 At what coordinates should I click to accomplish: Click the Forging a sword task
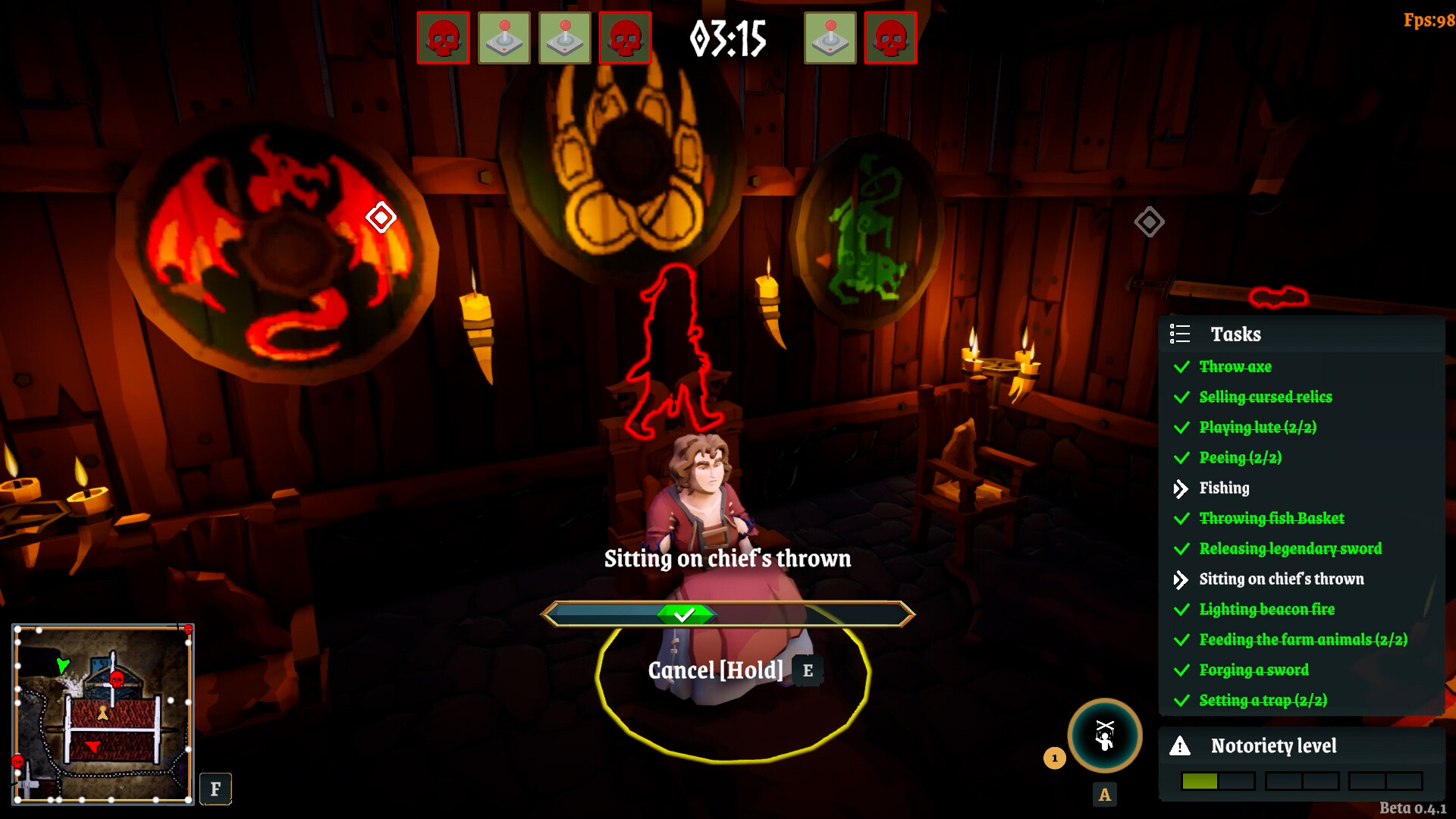(x=1254, y=670)
